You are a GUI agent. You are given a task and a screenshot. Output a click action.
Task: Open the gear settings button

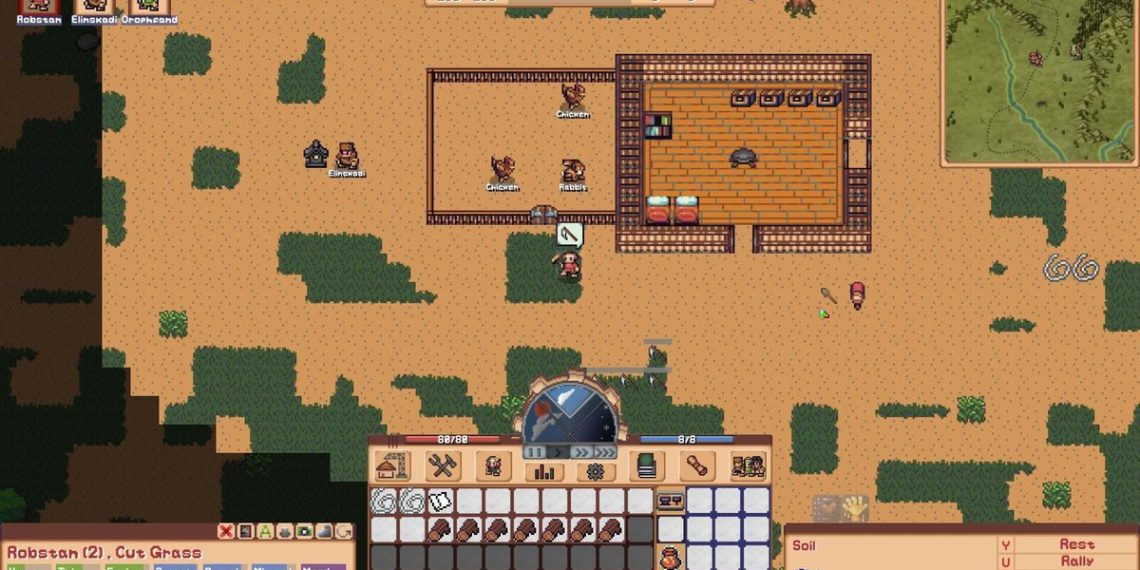point(595,472)
